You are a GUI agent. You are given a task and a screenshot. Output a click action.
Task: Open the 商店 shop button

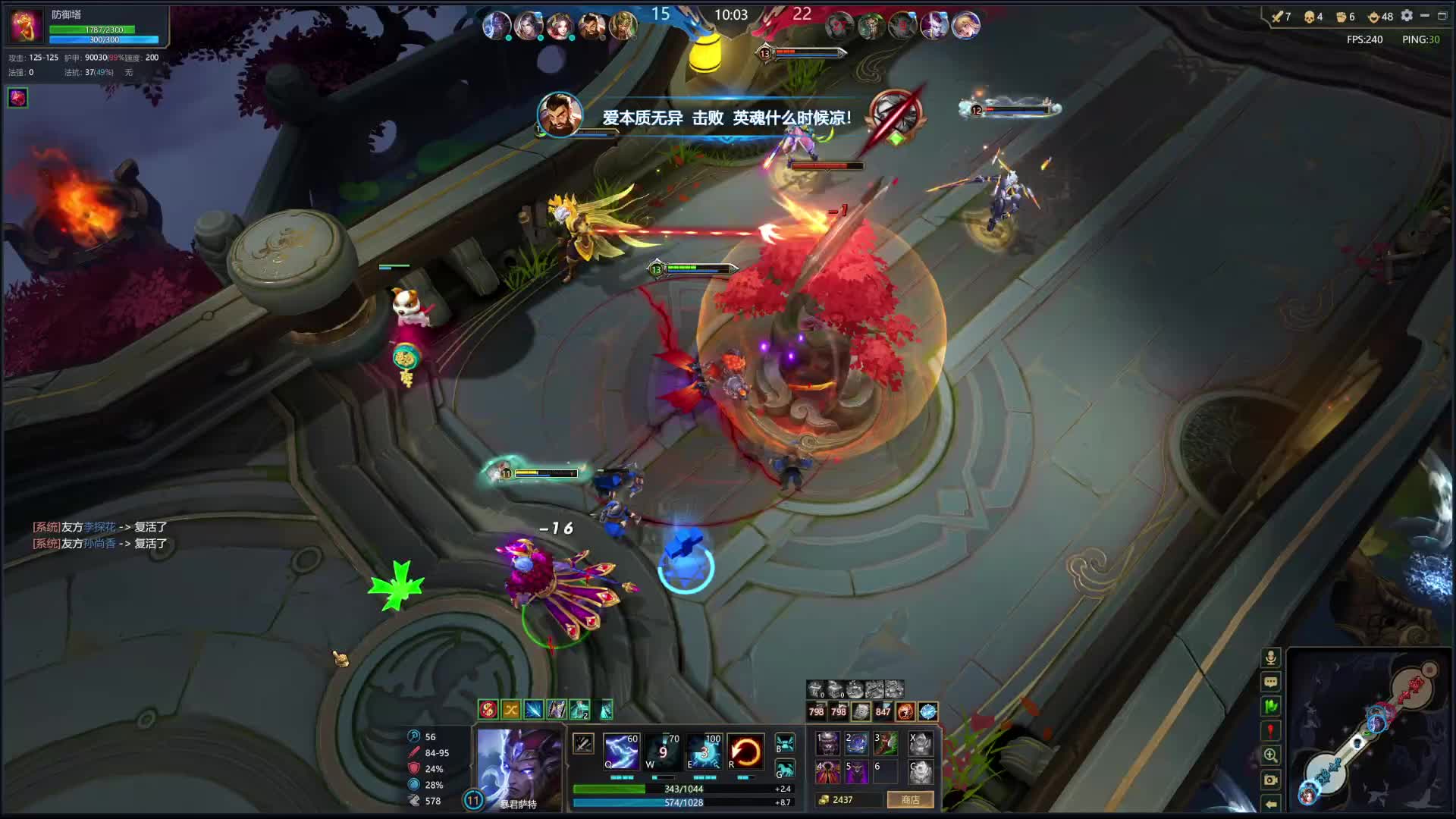pyautogui.click(x=910, y=800)
